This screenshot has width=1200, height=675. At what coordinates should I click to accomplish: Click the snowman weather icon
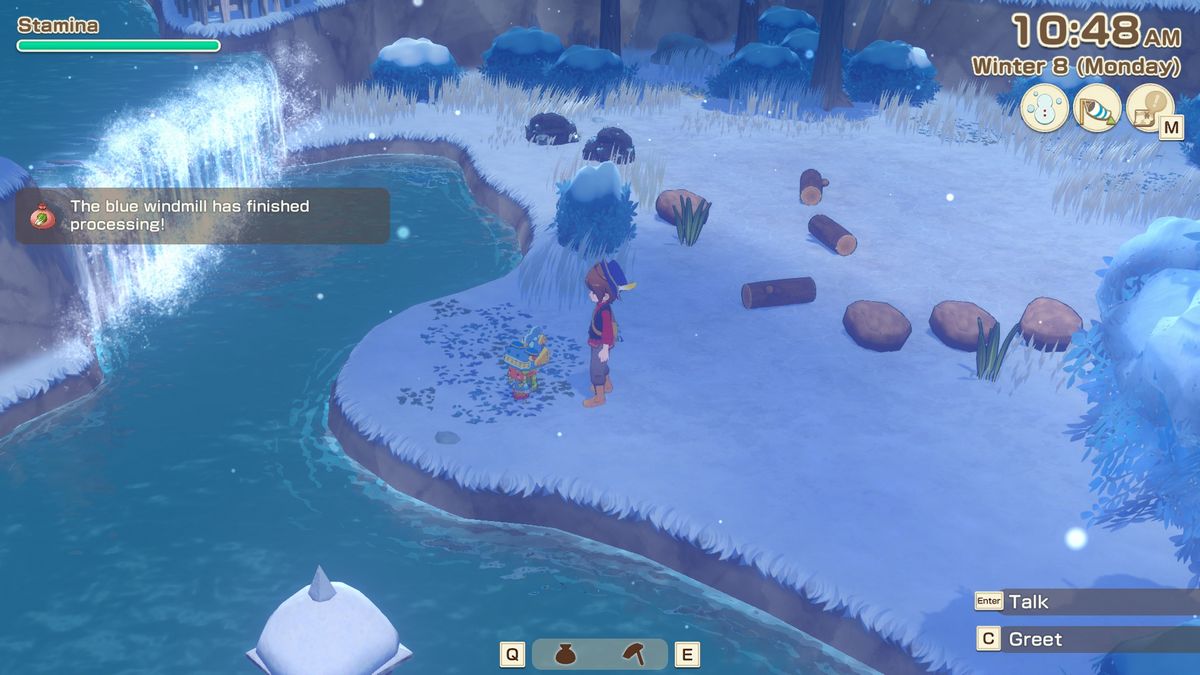(1043, 109)
